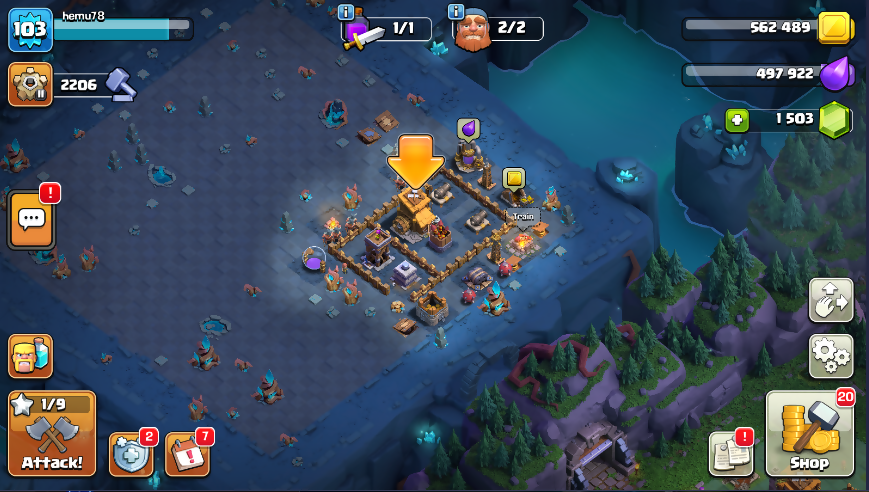
Task: Open the barbarian army overview icon
Action: coord(30,355)
